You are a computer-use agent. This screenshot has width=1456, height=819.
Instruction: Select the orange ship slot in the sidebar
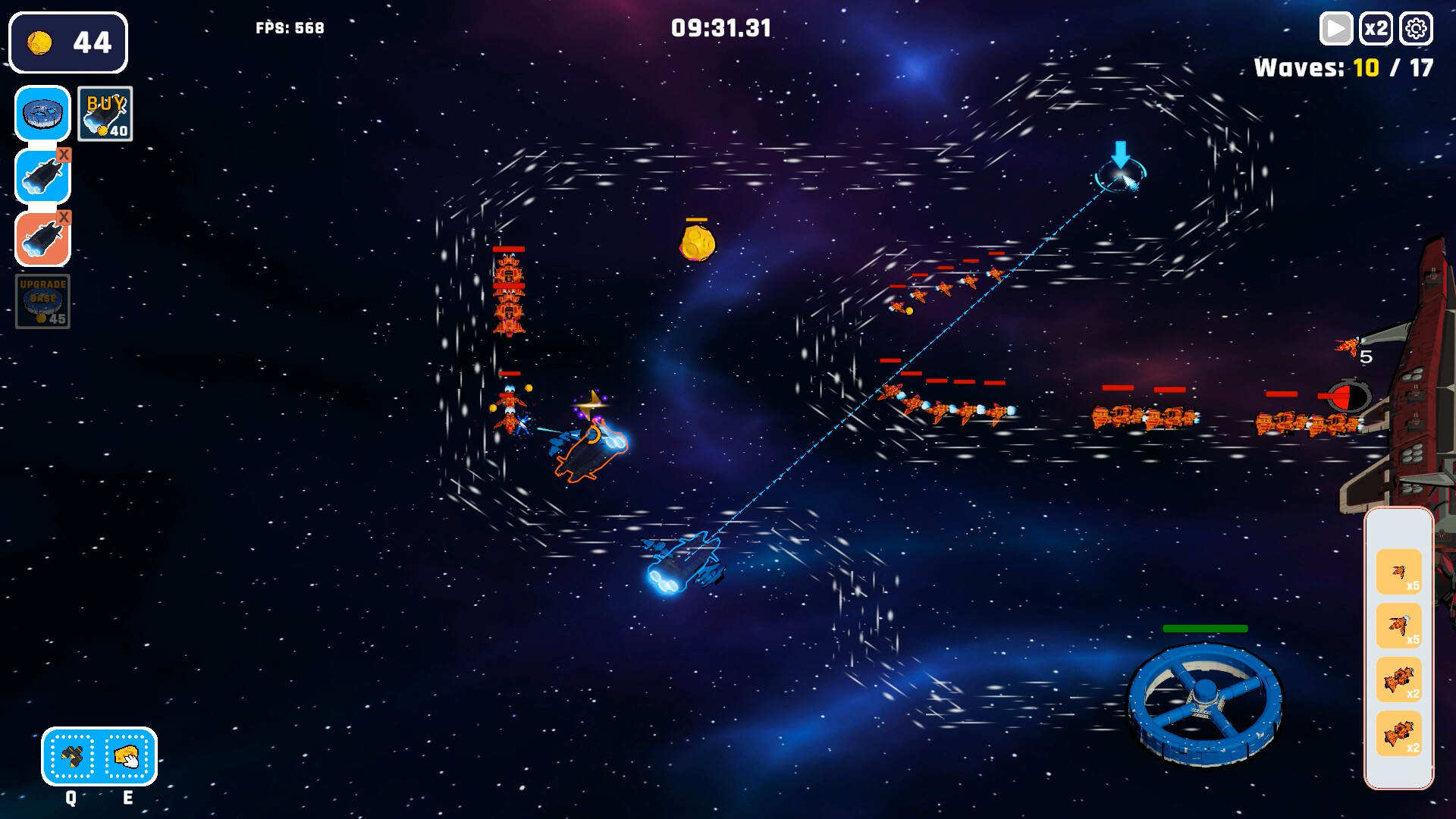coord(42,239)
